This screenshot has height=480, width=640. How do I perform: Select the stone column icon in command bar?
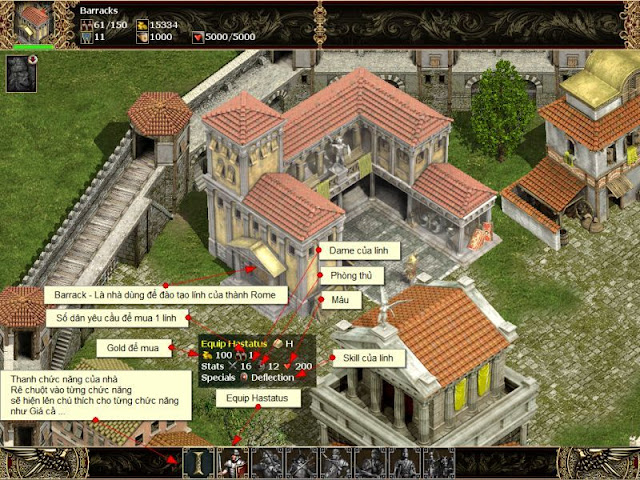tap(198, 463)
